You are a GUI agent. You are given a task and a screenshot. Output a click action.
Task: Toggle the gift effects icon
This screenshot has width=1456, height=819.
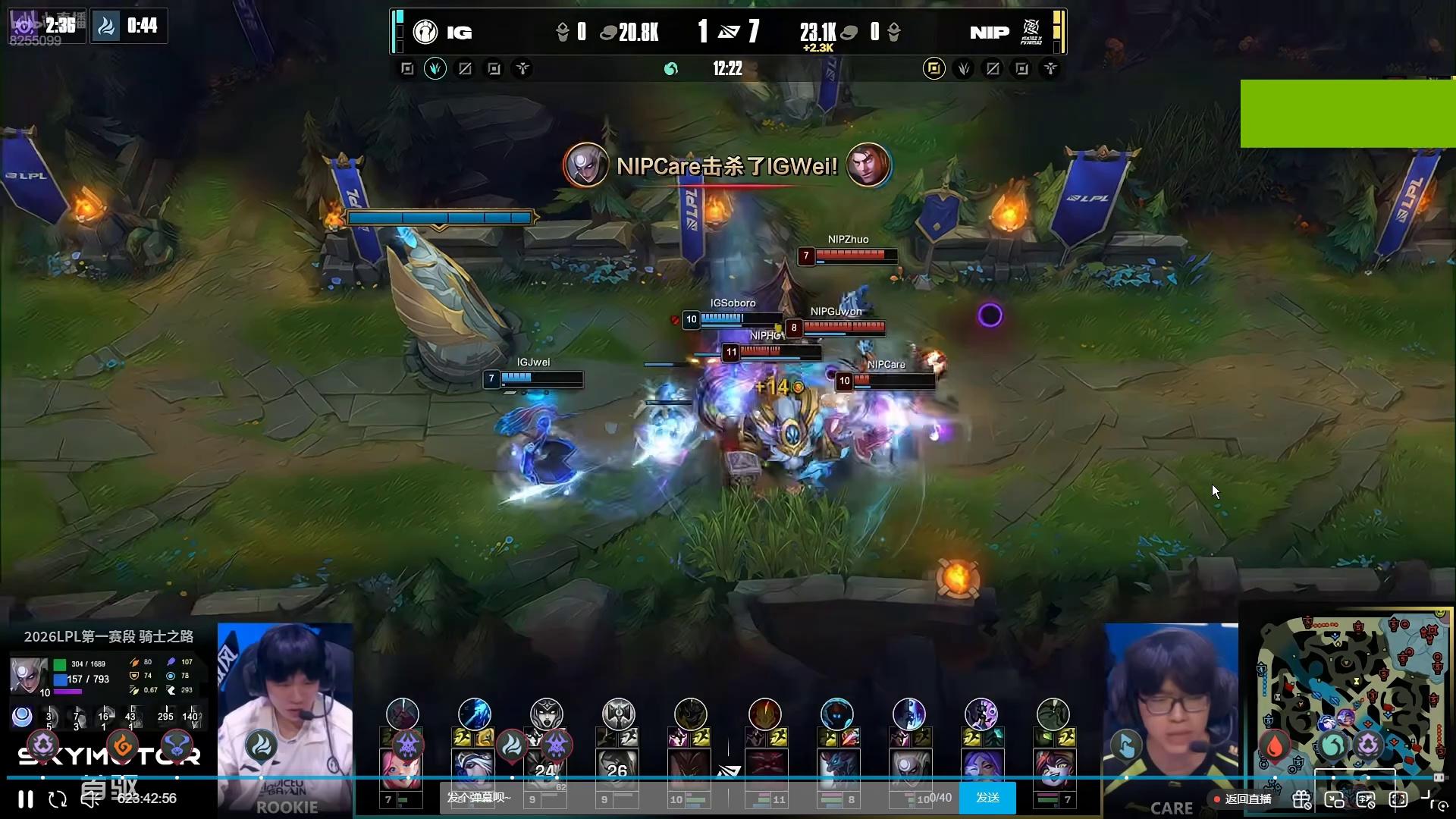click(1301, 799)
